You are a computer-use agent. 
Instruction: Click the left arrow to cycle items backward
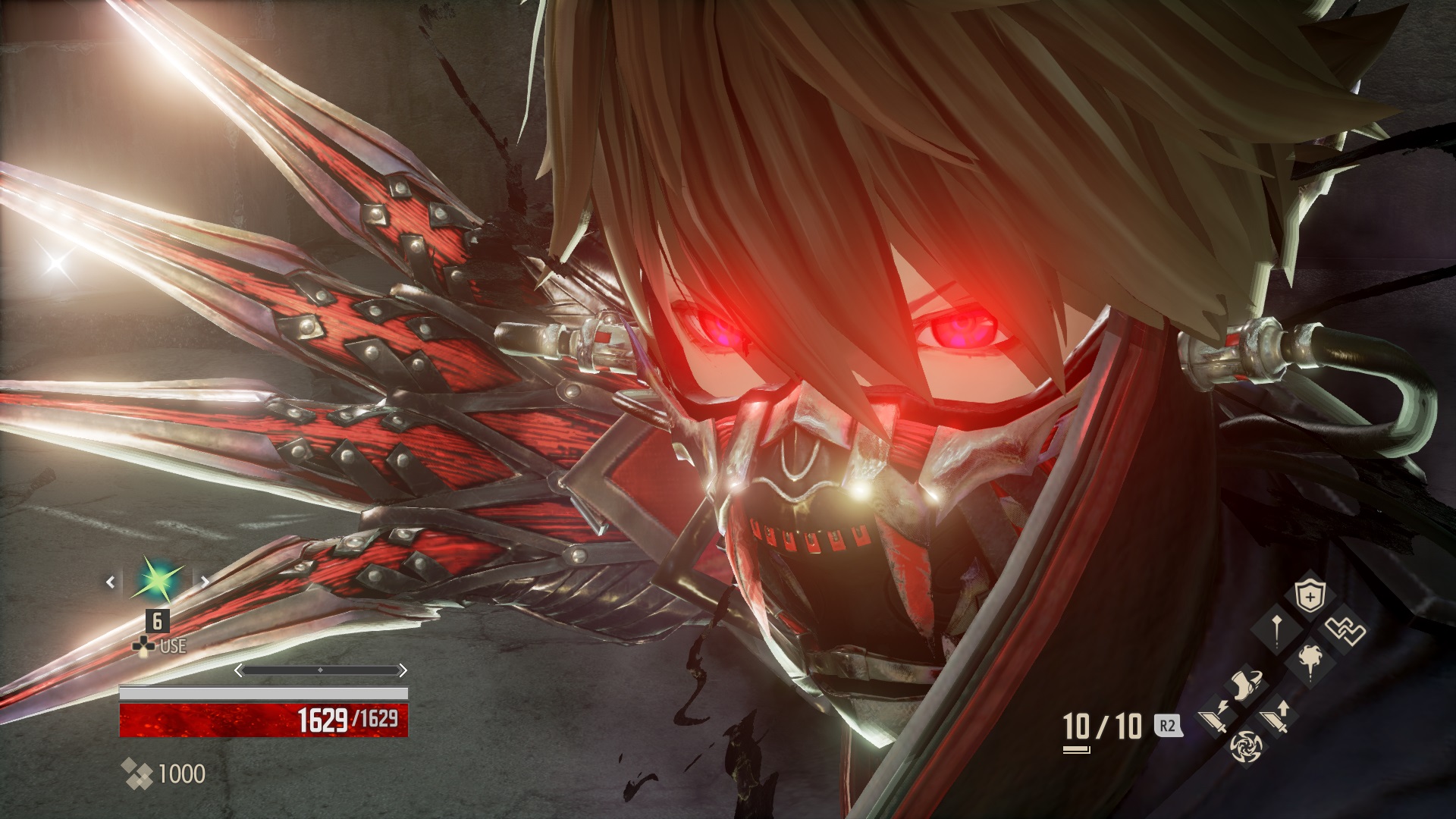110,580
